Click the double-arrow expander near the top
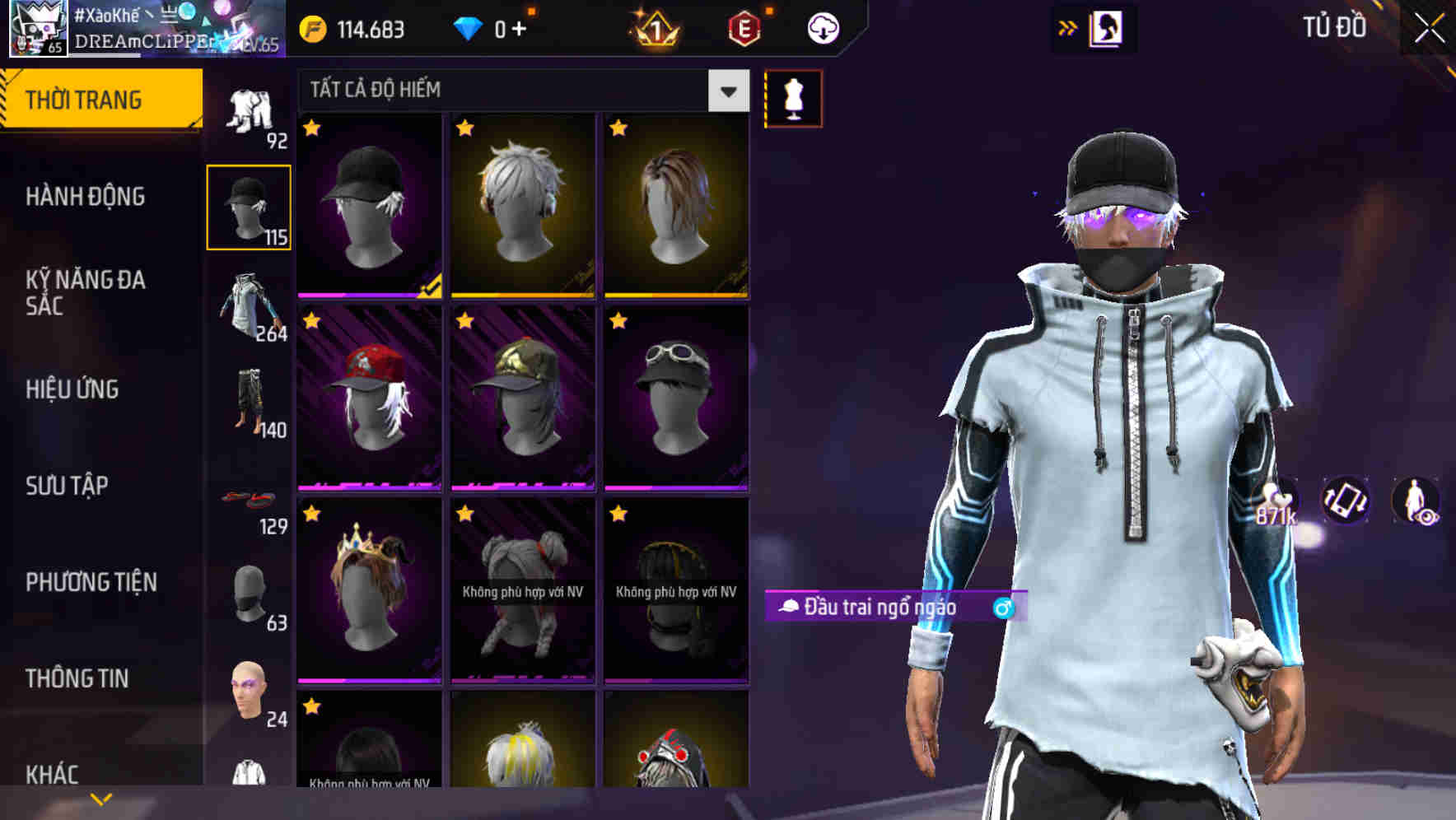1456x820 pixels. [x=1066, y=27]
